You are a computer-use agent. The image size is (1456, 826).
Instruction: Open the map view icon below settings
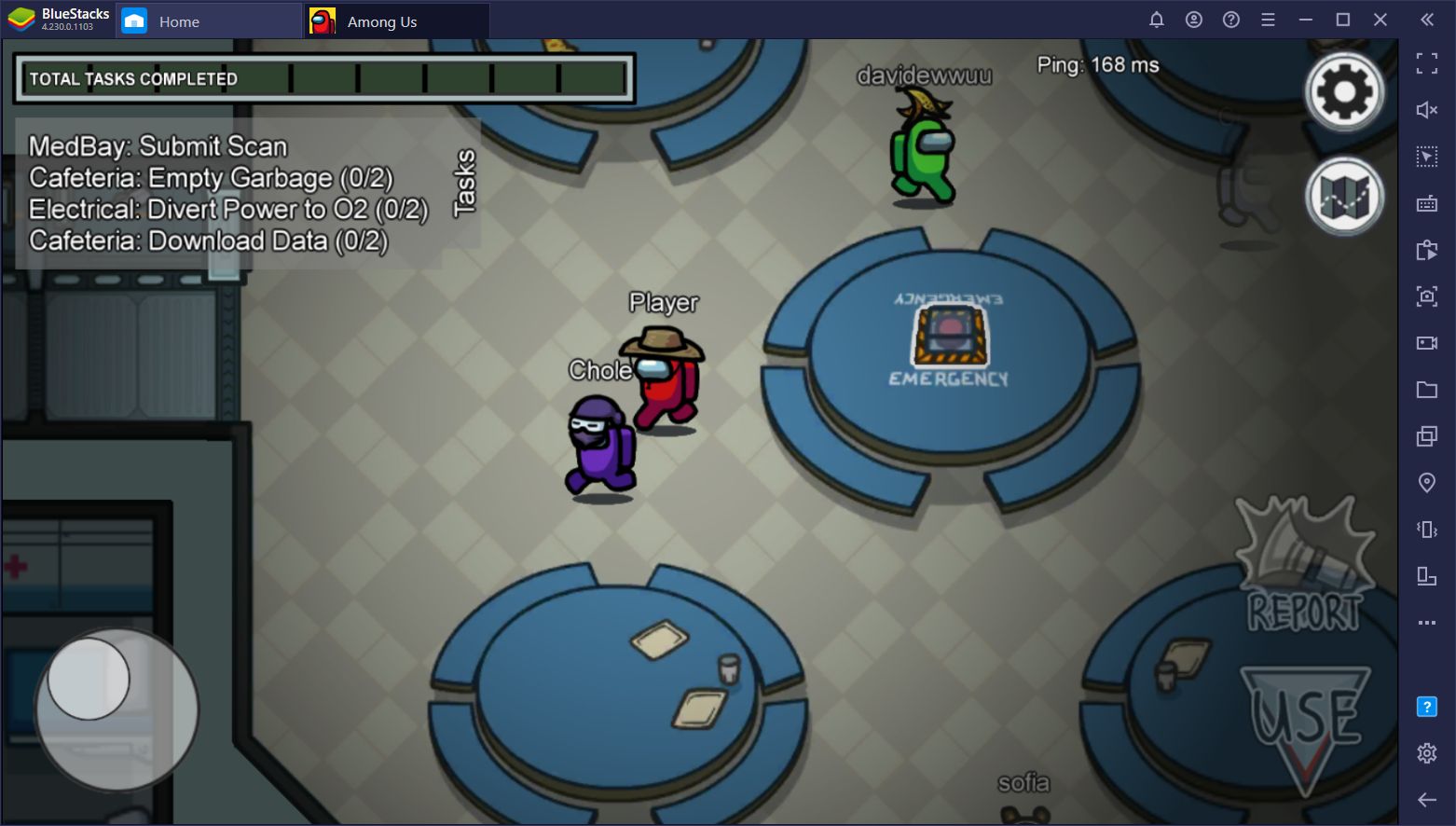[x=1343, y=196]
